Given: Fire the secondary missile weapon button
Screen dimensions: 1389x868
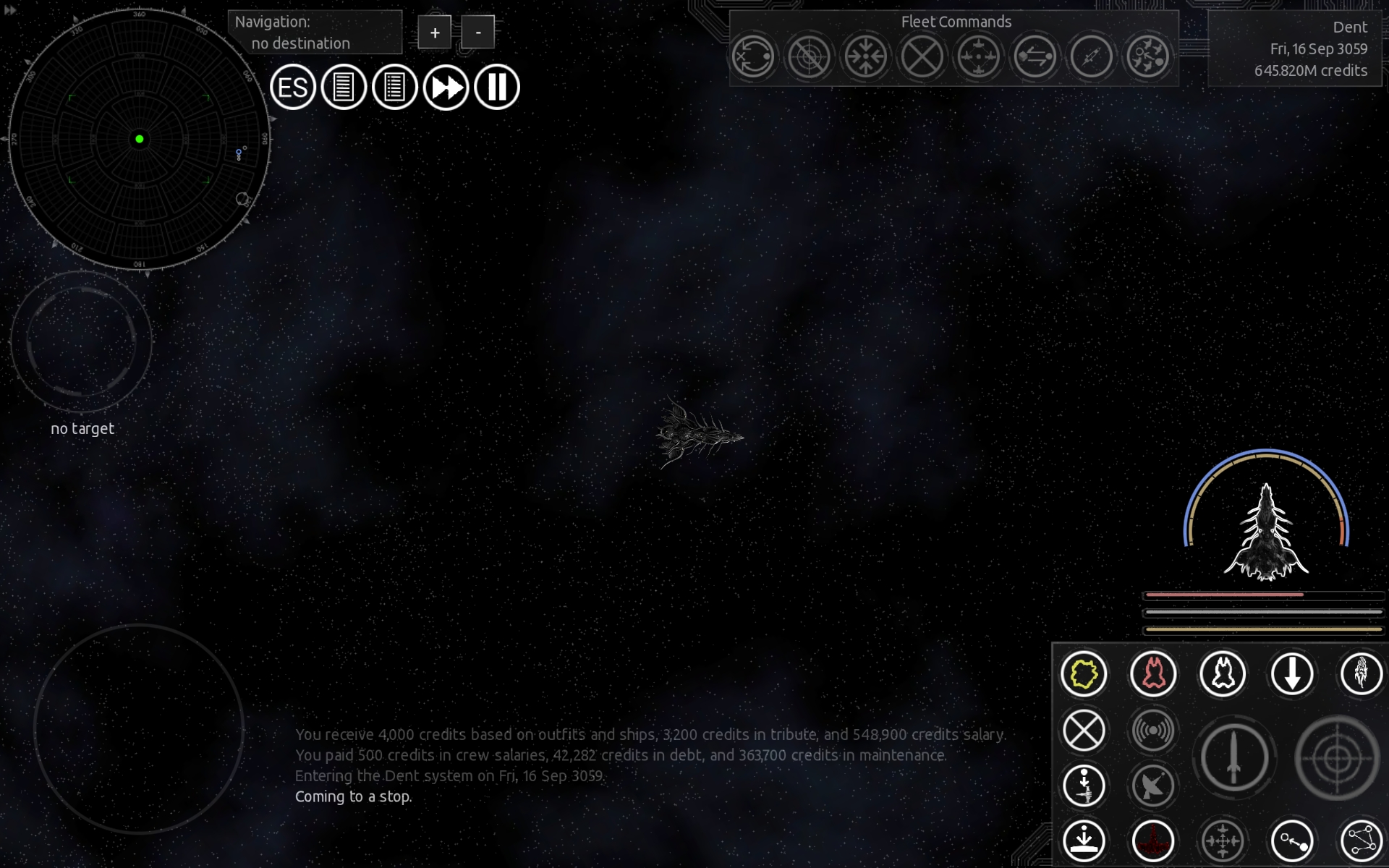Looking at the screenshot, I should 1234,758.
